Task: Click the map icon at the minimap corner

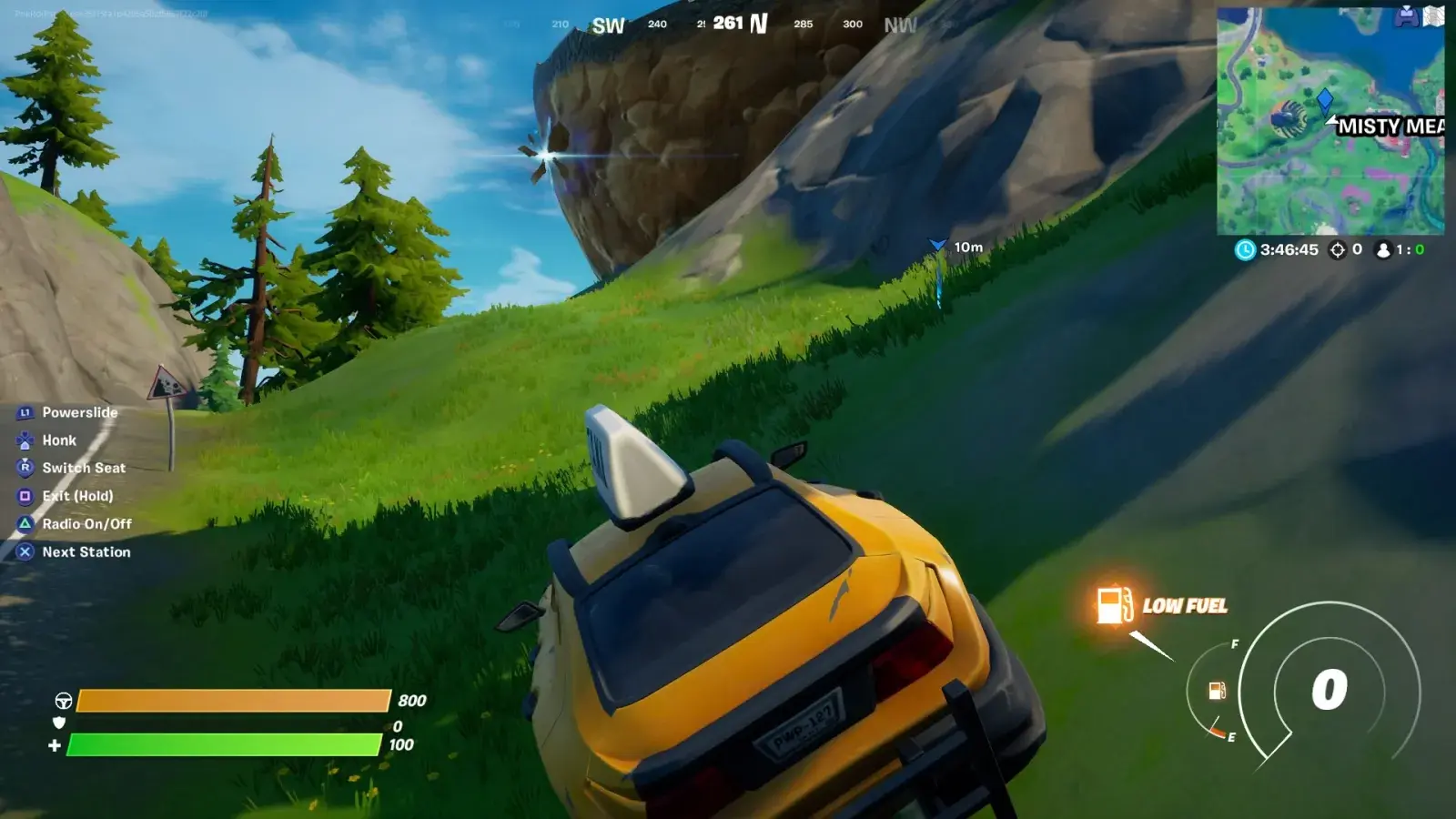Action: click(1433, 17)
